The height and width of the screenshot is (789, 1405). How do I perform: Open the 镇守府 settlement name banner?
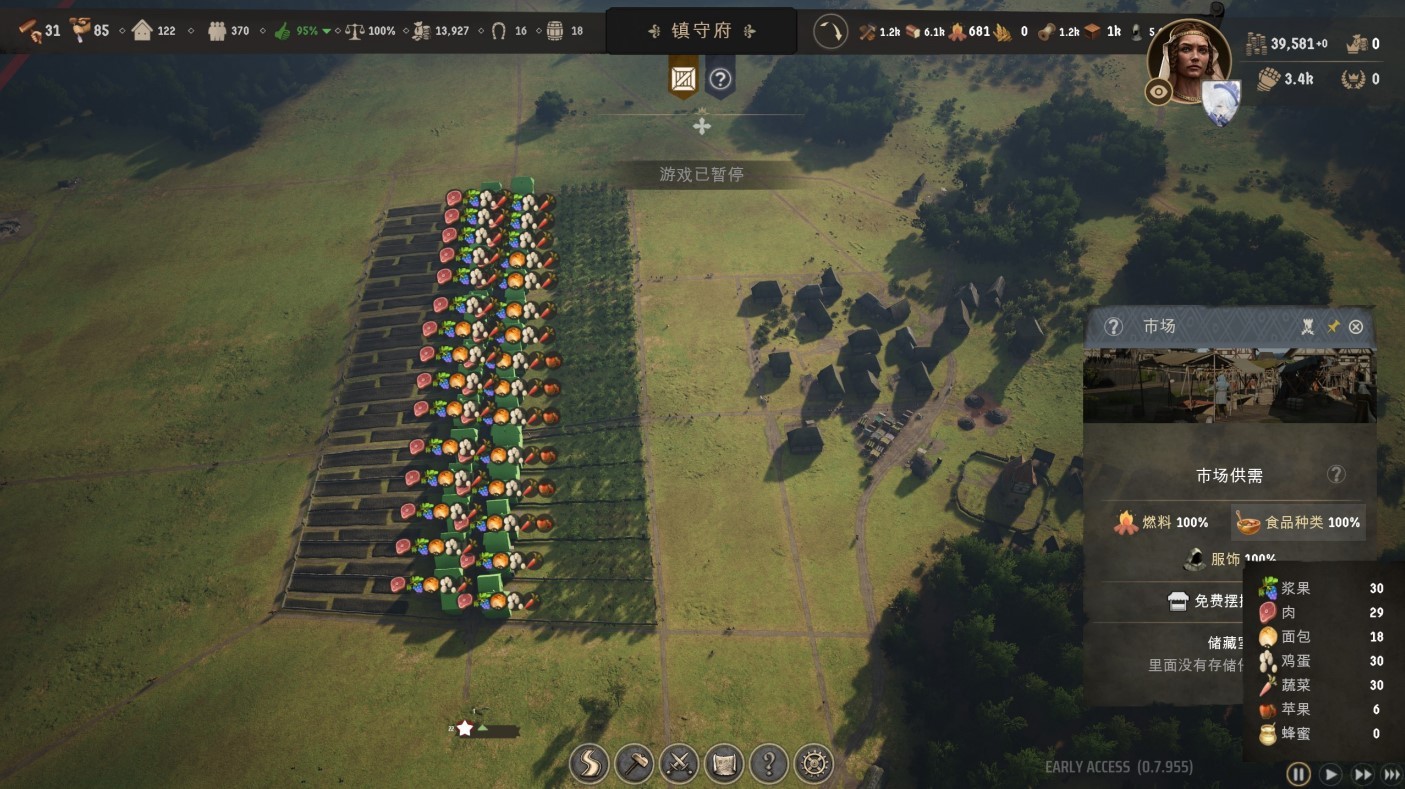coord(701,31)
